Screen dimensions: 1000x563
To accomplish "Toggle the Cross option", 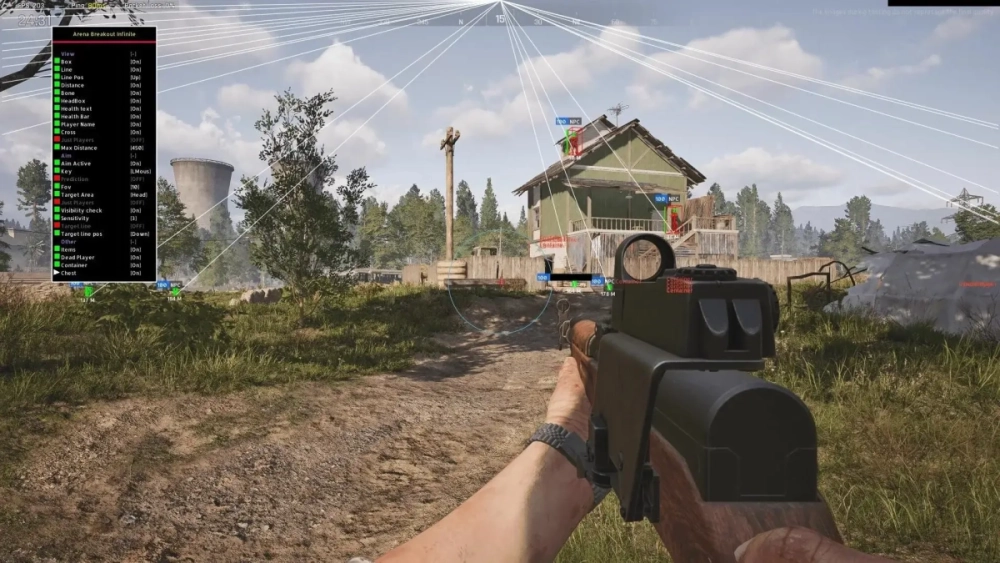I will click(68, 132).
